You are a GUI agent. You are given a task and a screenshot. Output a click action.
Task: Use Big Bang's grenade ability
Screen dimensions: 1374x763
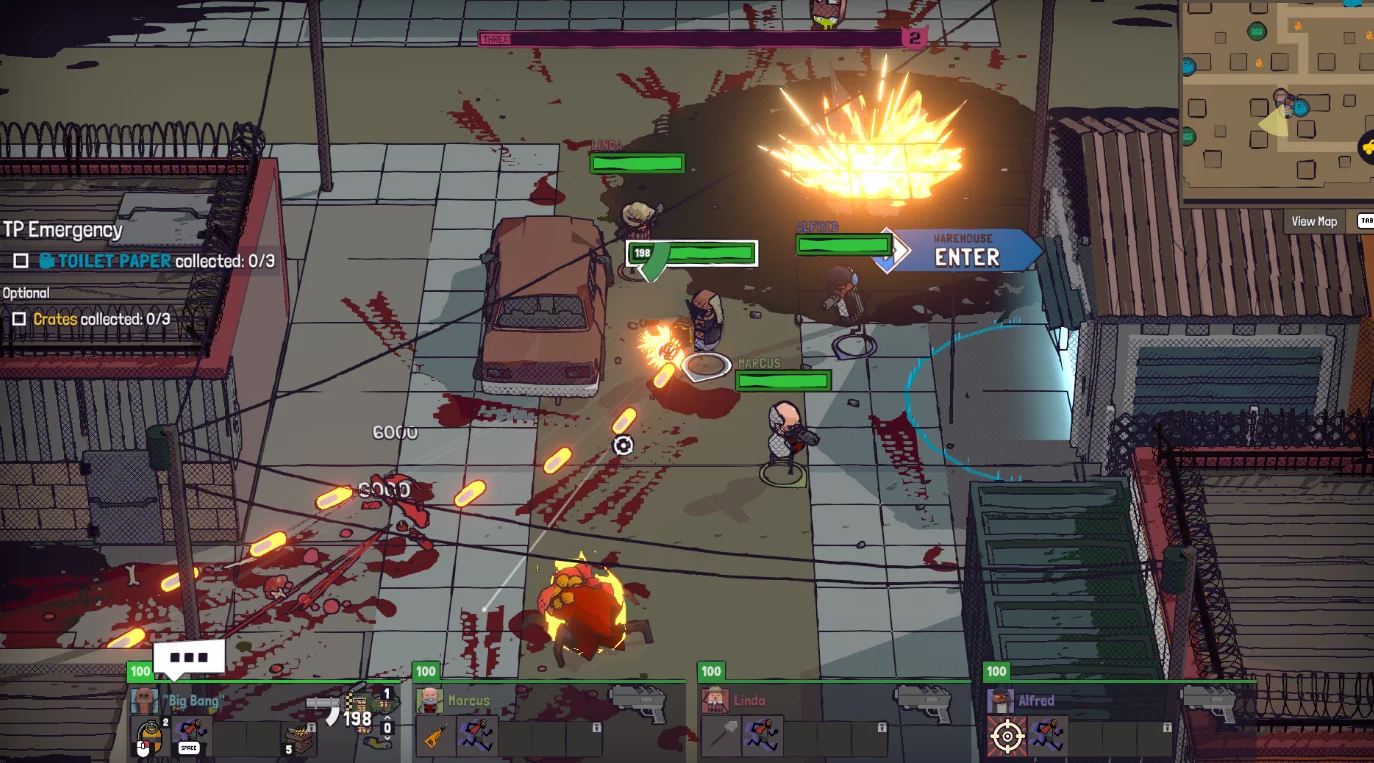[x=148, y=738]
